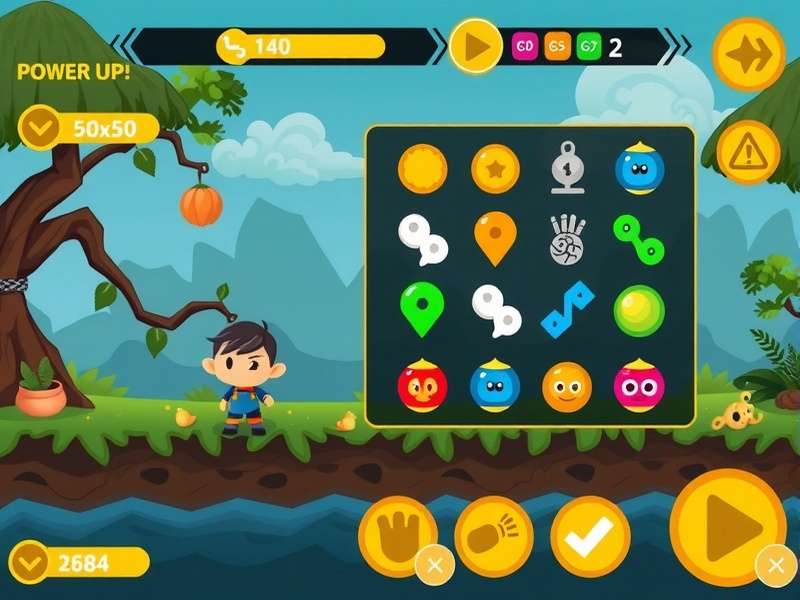The image size is (800, 600).
Task: Choose the red creature item
Action: (x=422, y=386)
